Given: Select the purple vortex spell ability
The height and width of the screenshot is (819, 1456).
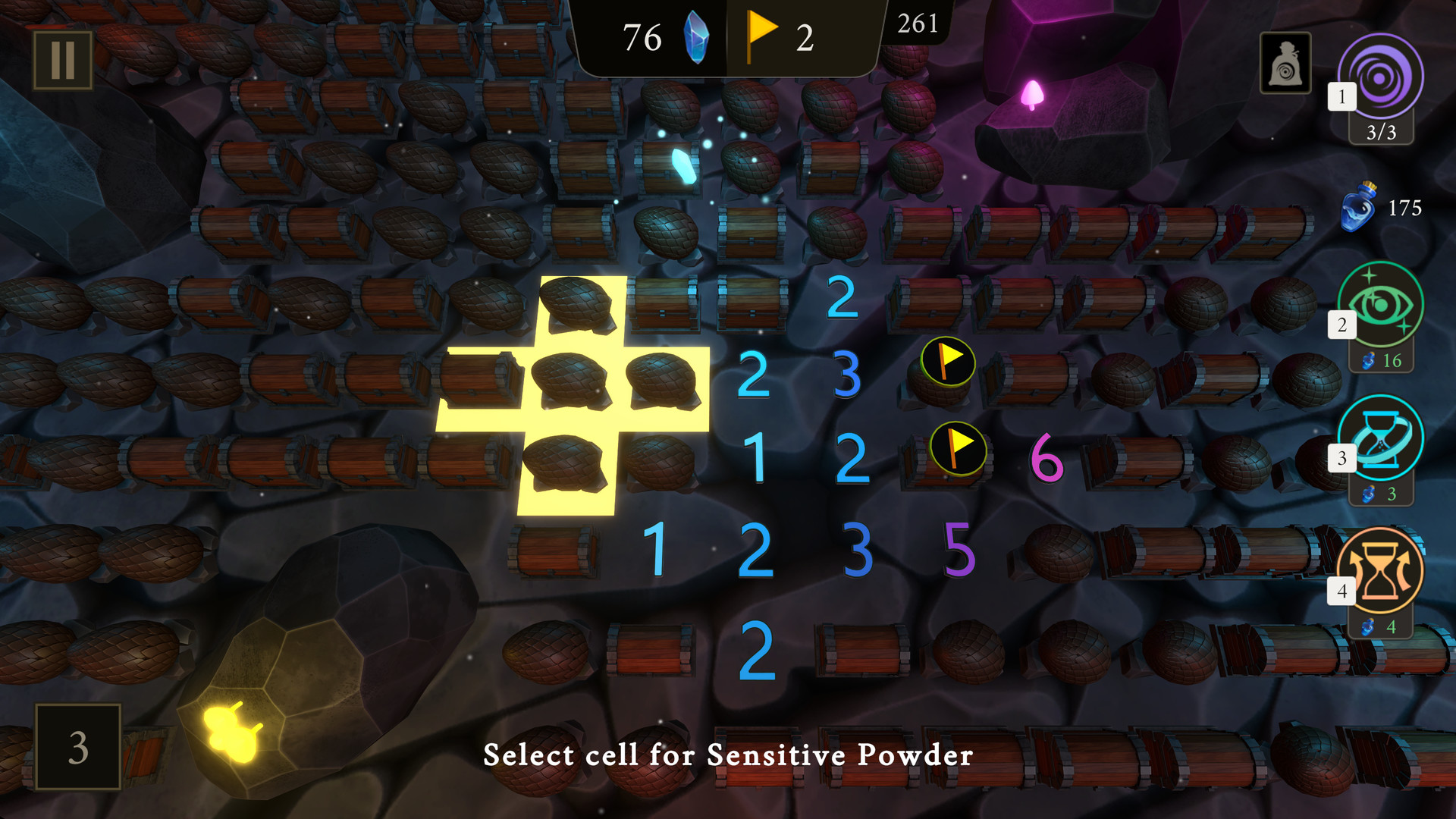Looking at the screenshot, I should [x=1378, y=76].
